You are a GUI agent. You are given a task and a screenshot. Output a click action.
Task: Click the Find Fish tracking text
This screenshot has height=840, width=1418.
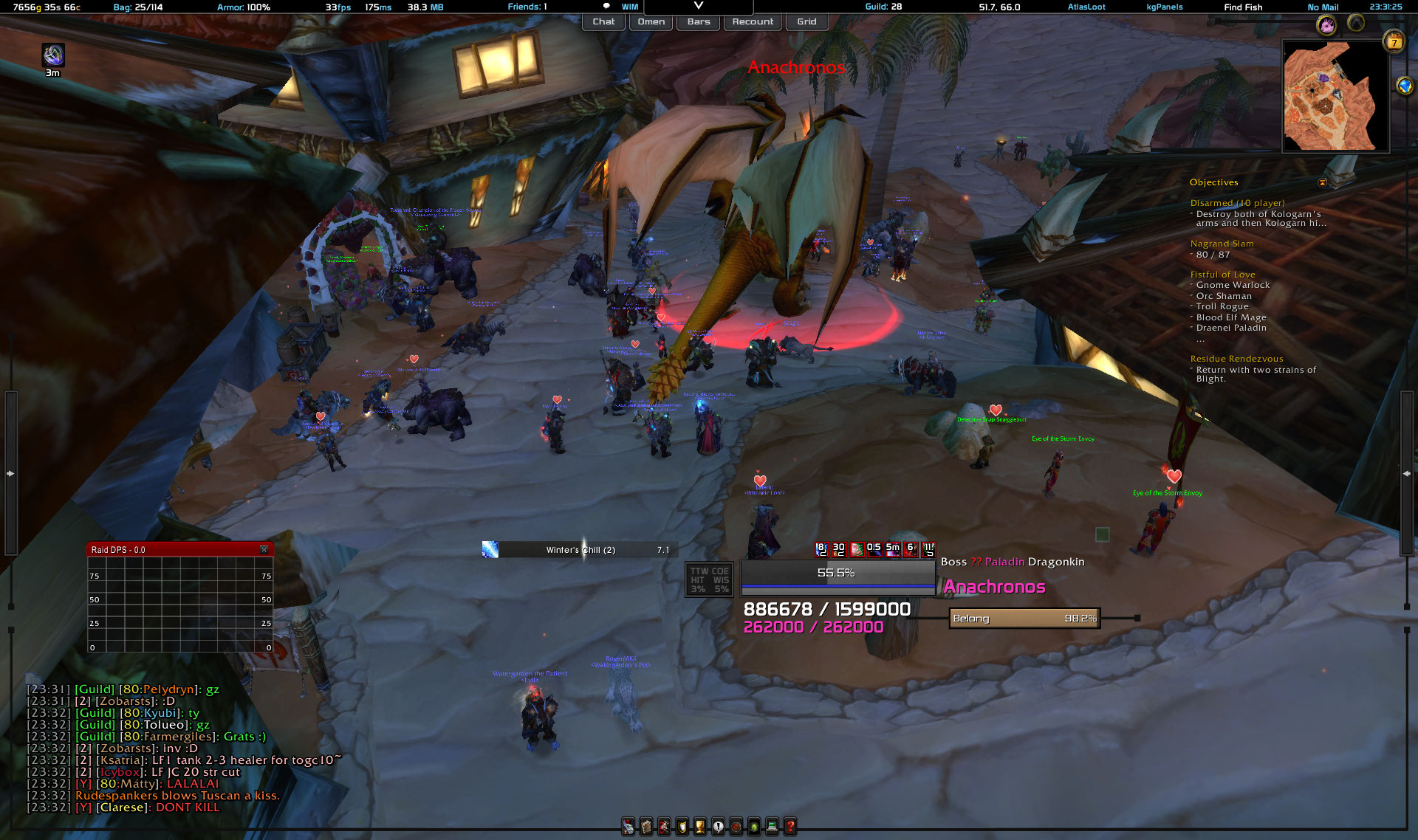point(1243,7)
